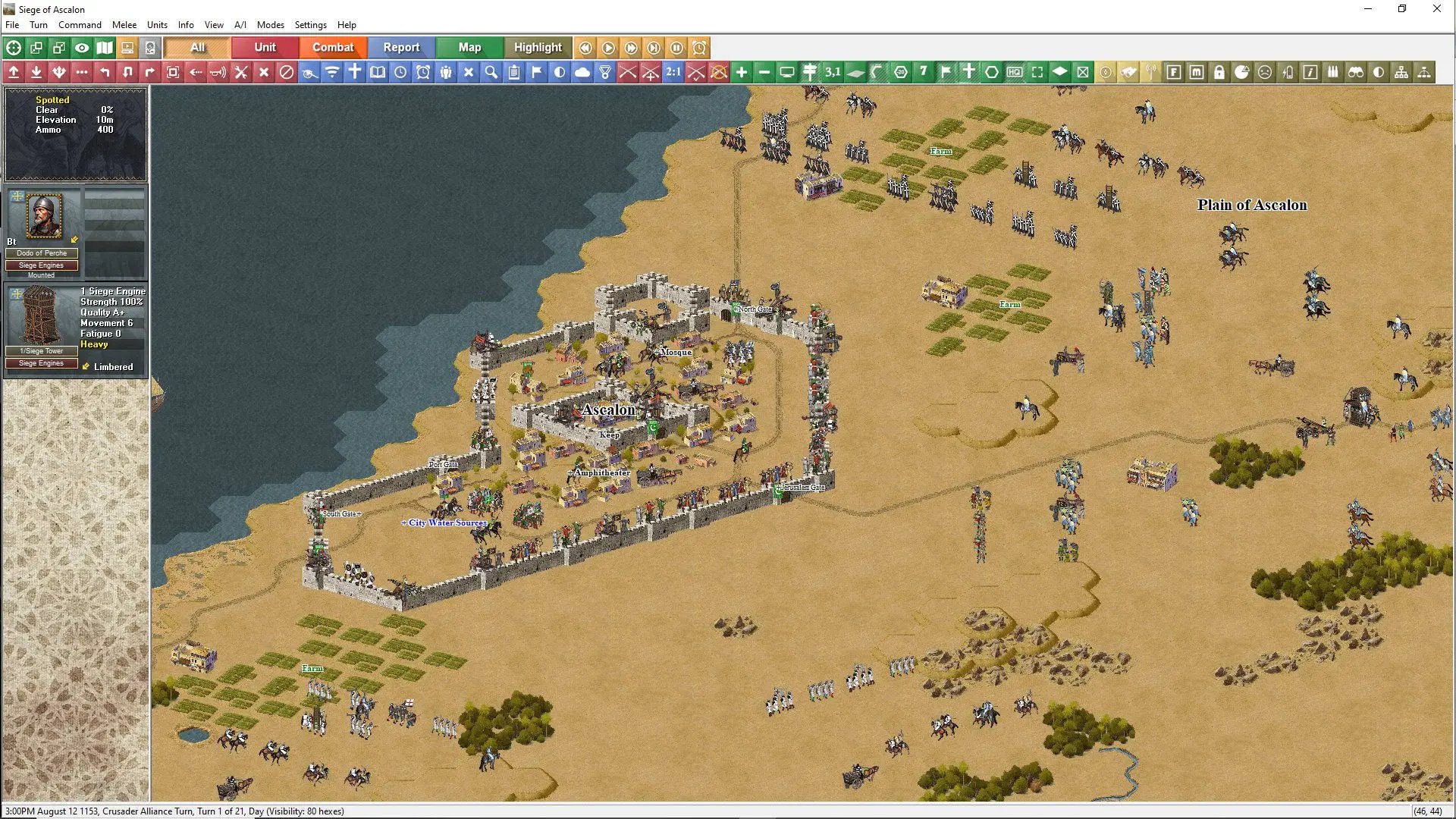
Task: Click the HQ display toolbar icon
Action: click(1015, 72)
